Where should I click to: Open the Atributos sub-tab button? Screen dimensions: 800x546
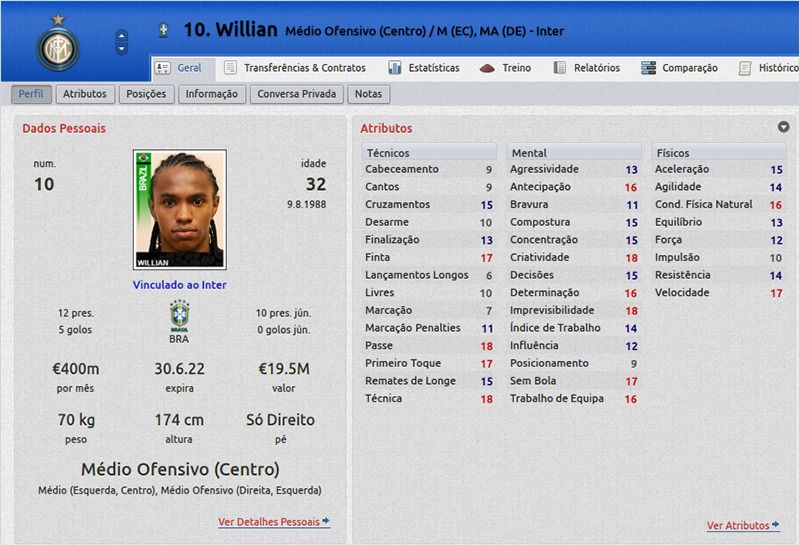click(84, 94)
